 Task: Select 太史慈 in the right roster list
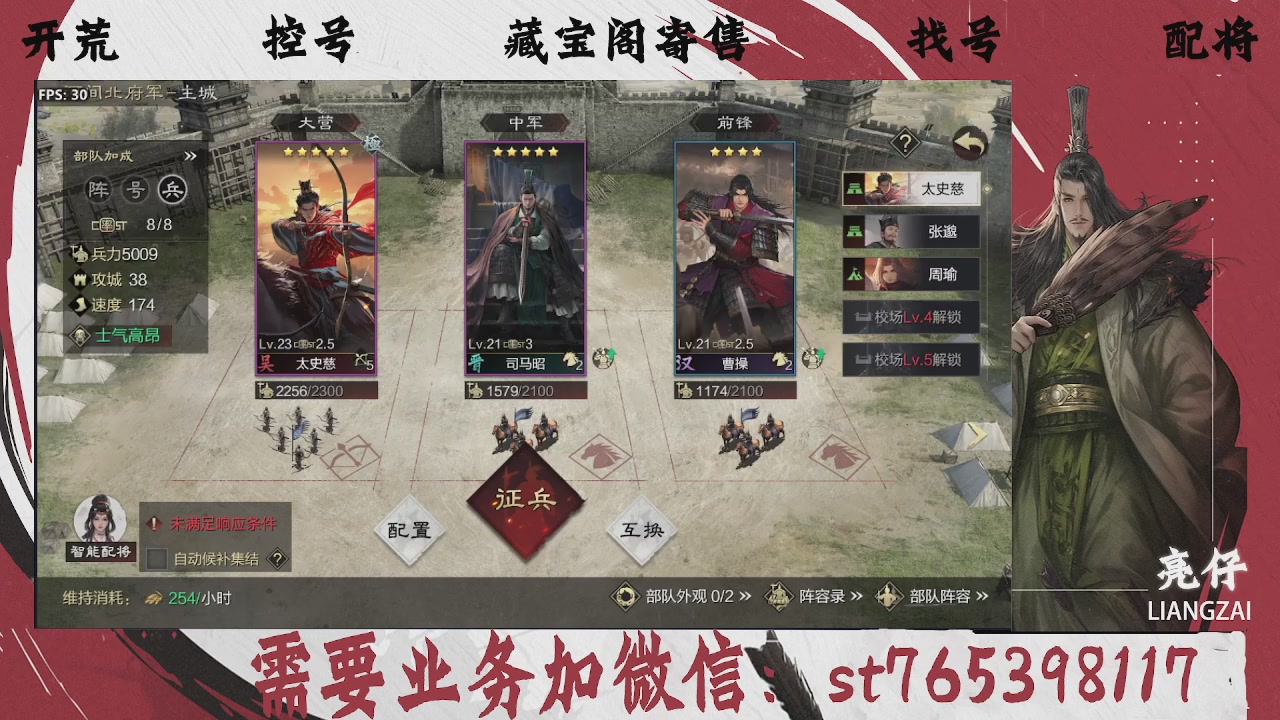click(x=911, y=190)
